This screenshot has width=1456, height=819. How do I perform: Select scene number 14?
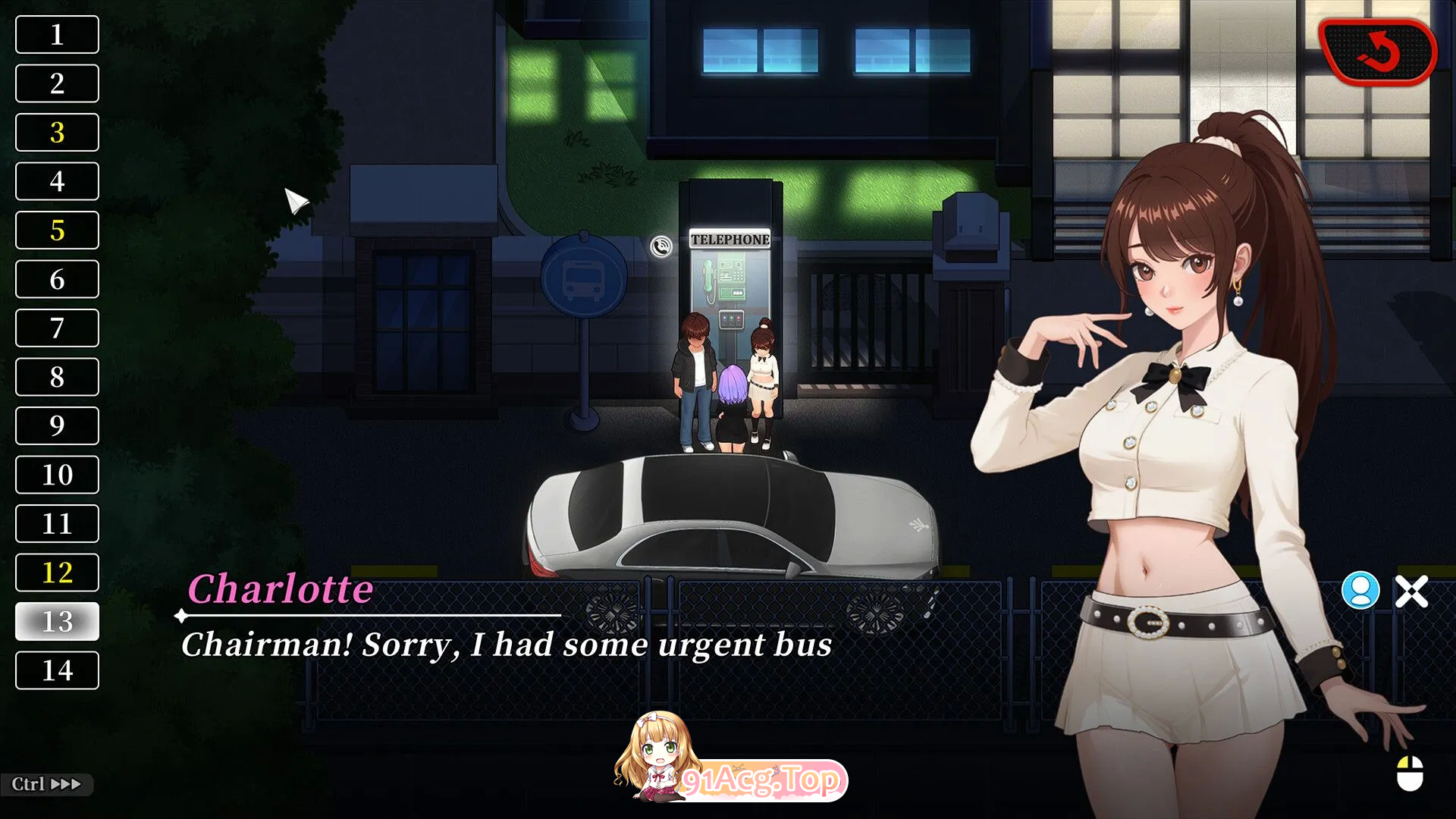[x=57, y=670]
